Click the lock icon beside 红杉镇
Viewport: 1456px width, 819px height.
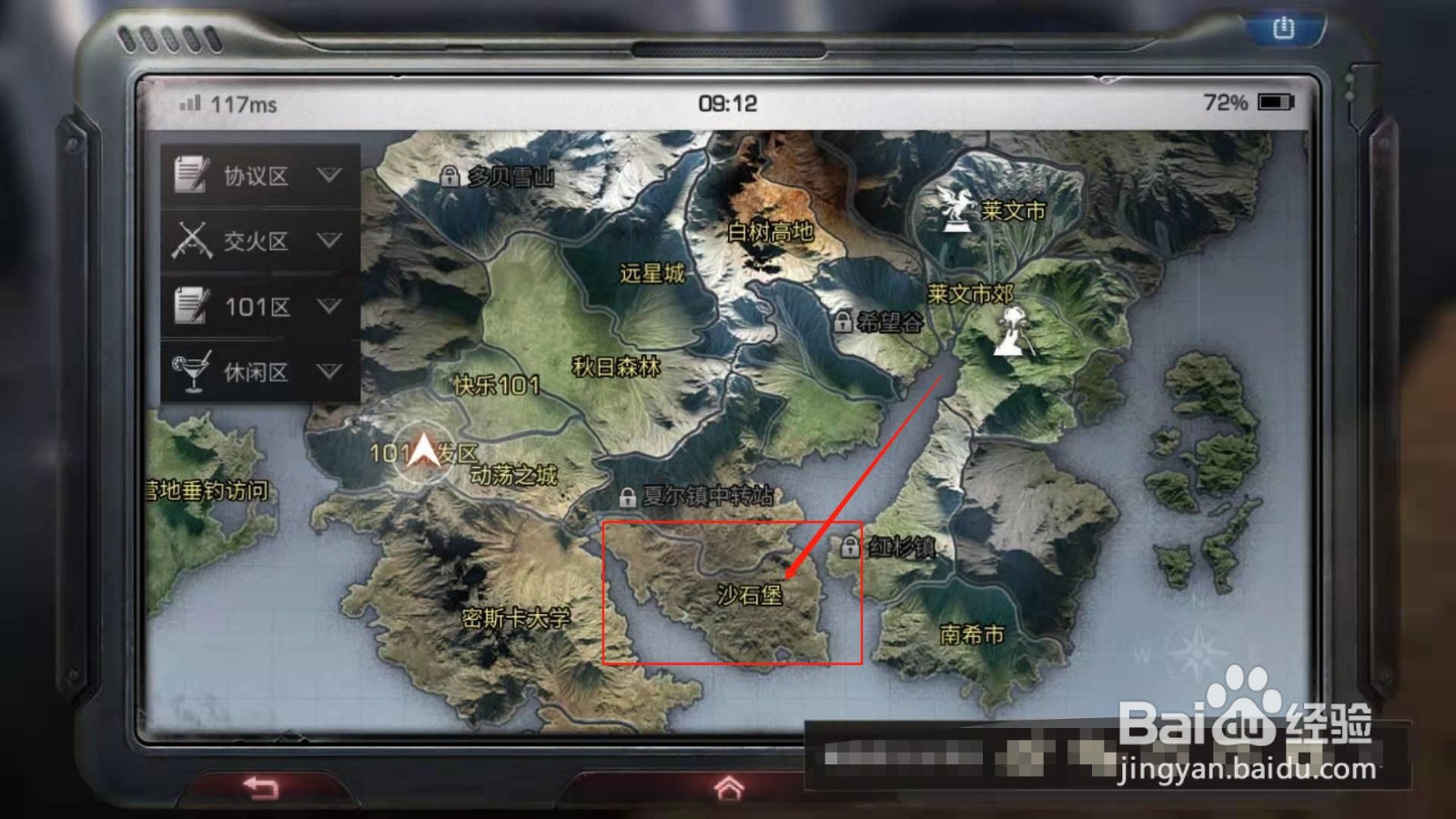(852, 548)
